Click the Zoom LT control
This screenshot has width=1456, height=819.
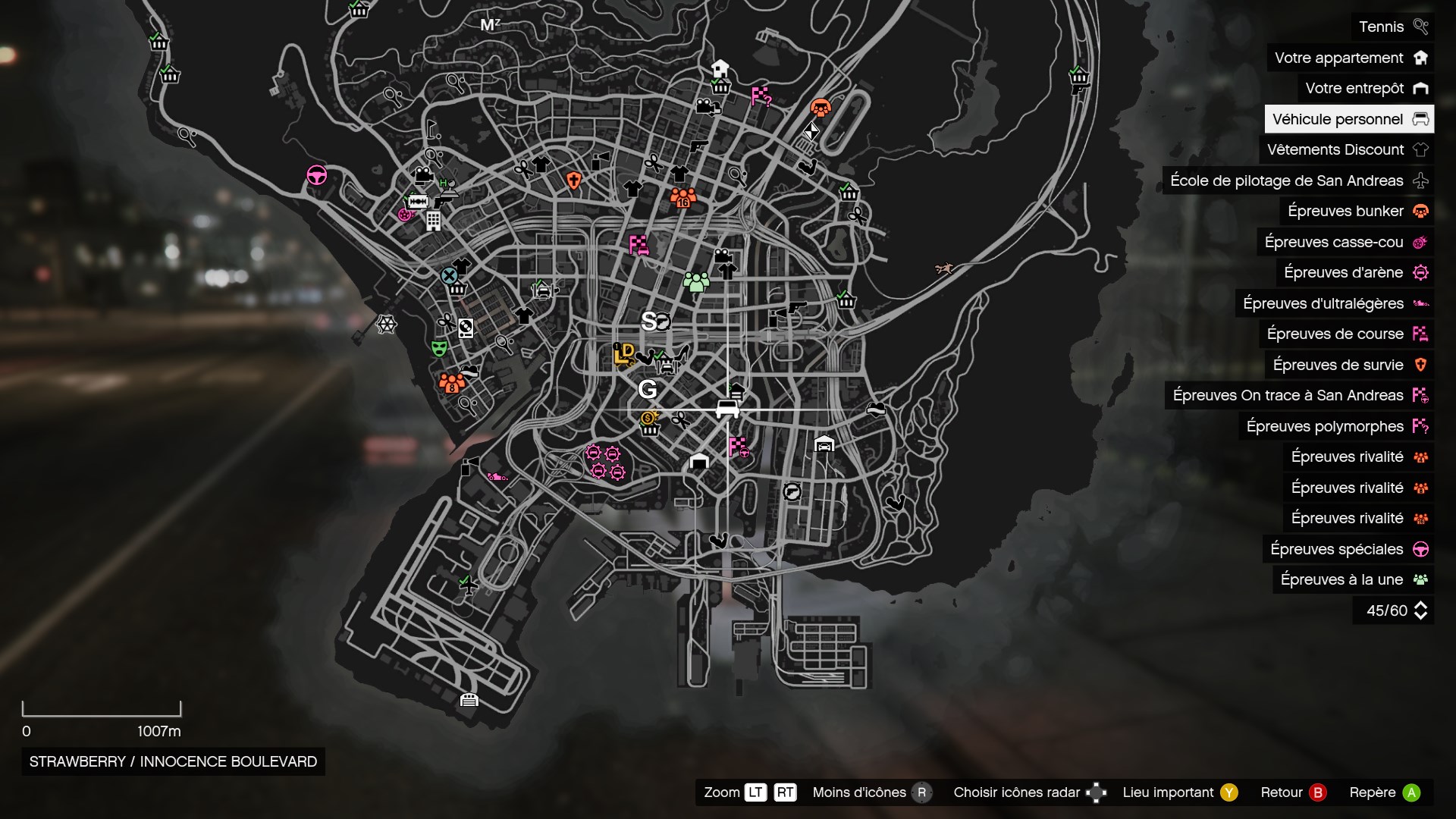[x=755, y=792]
